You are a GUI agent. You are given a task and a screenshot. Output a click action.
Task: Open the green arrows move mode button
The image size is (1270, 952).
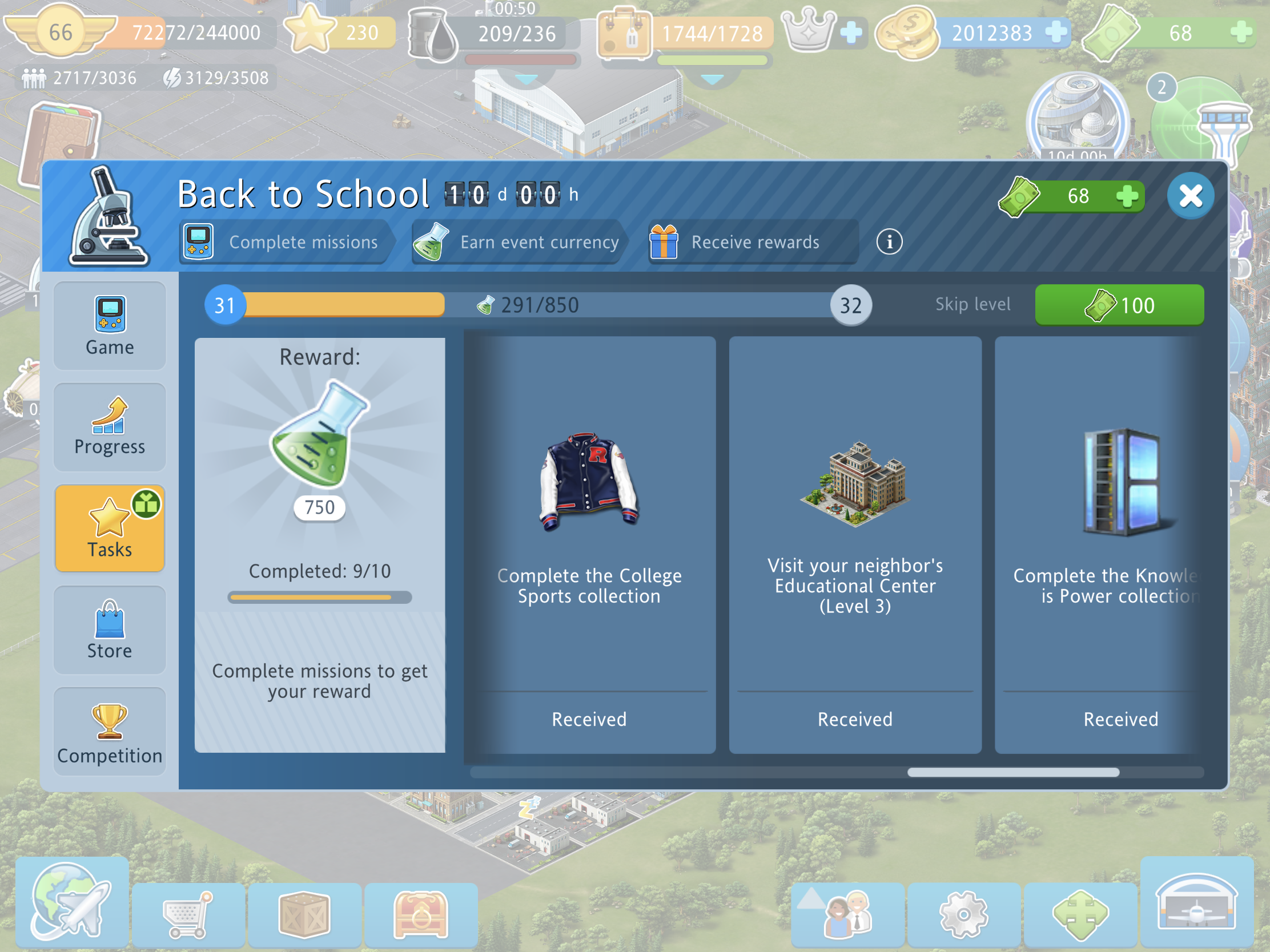click(x=1080, y=914)
